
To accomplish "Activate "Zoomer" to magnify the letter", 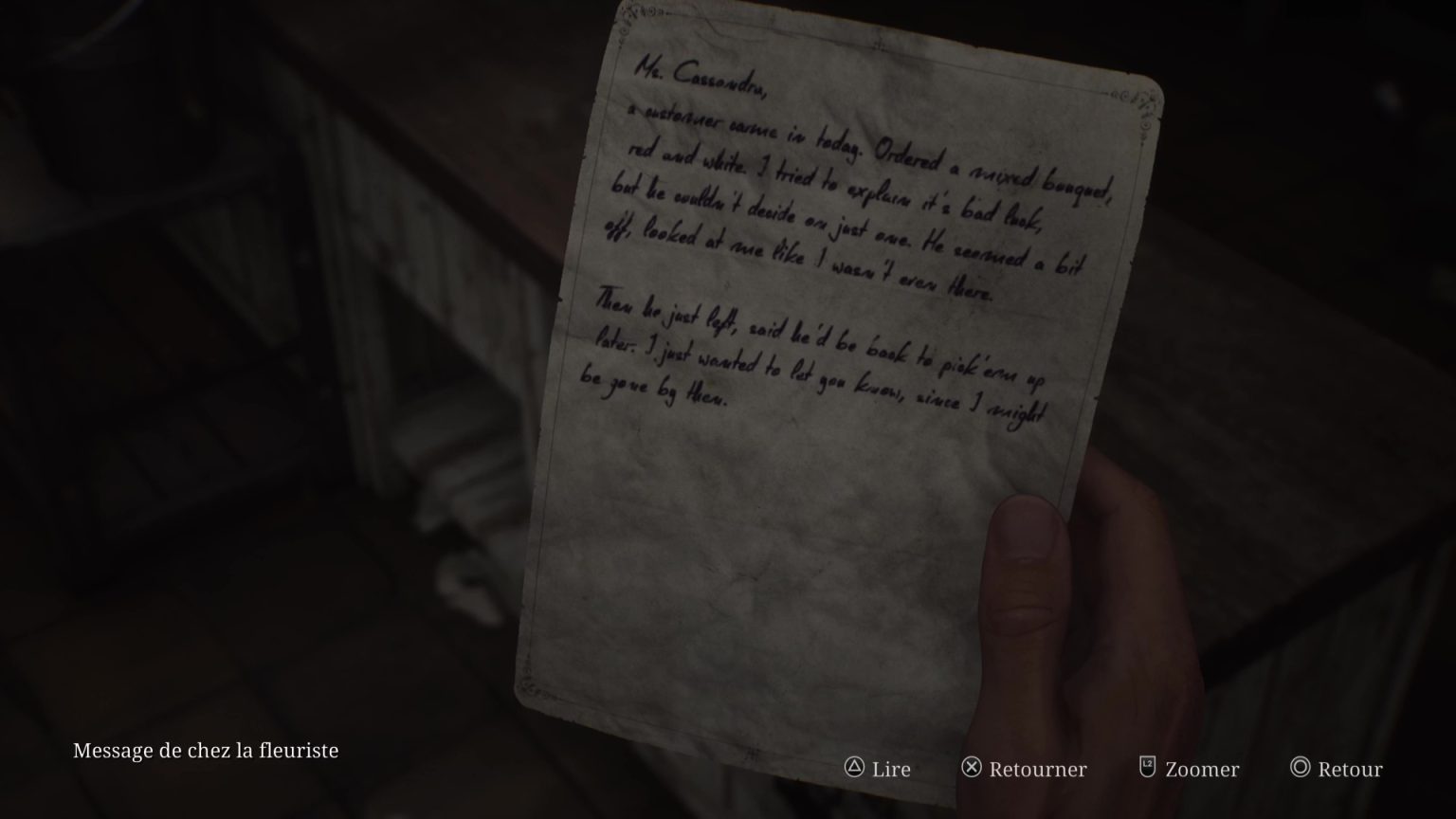I will 1202,769.
